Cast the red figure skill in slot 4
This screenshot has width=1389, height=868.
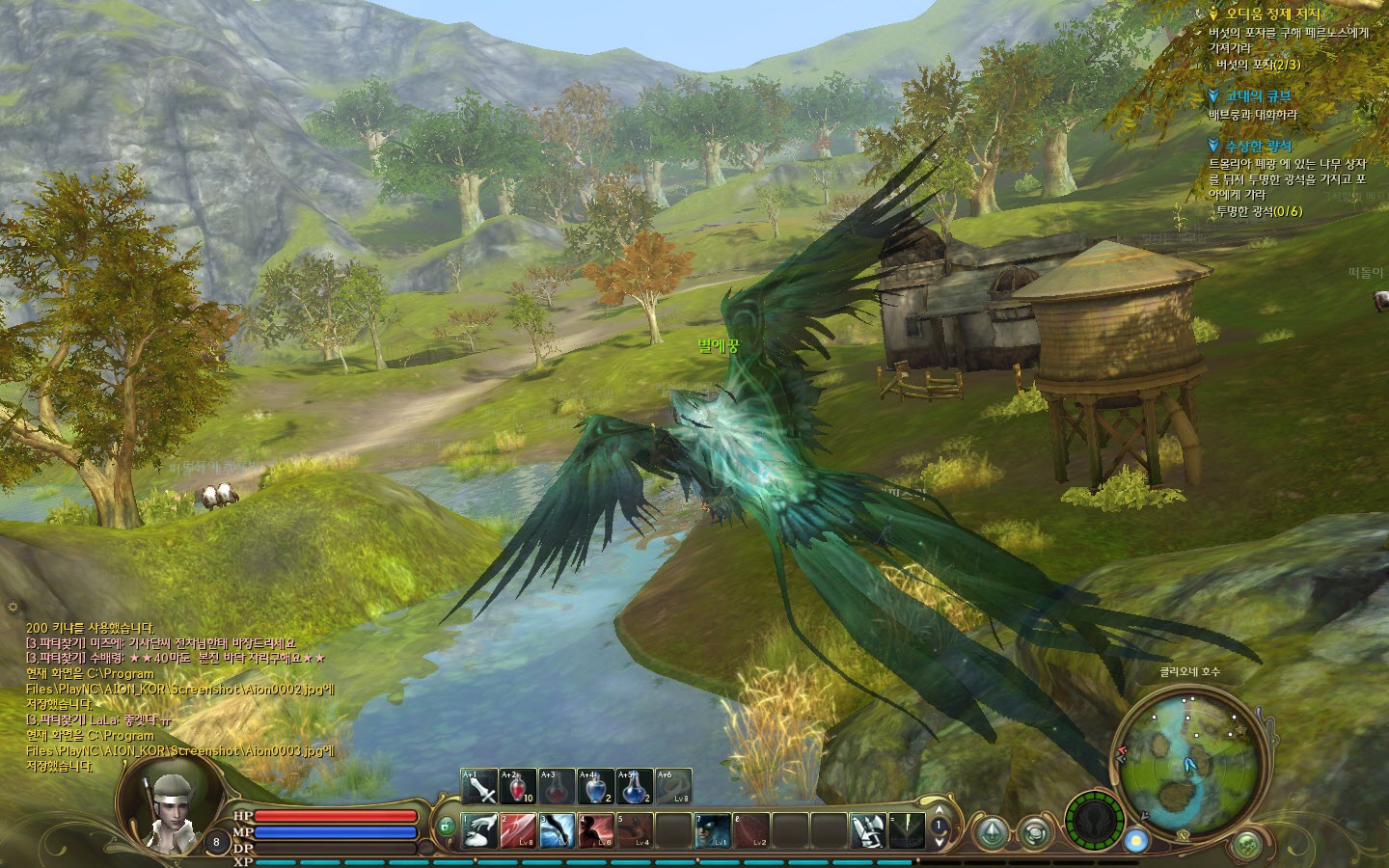pos(595,830)
